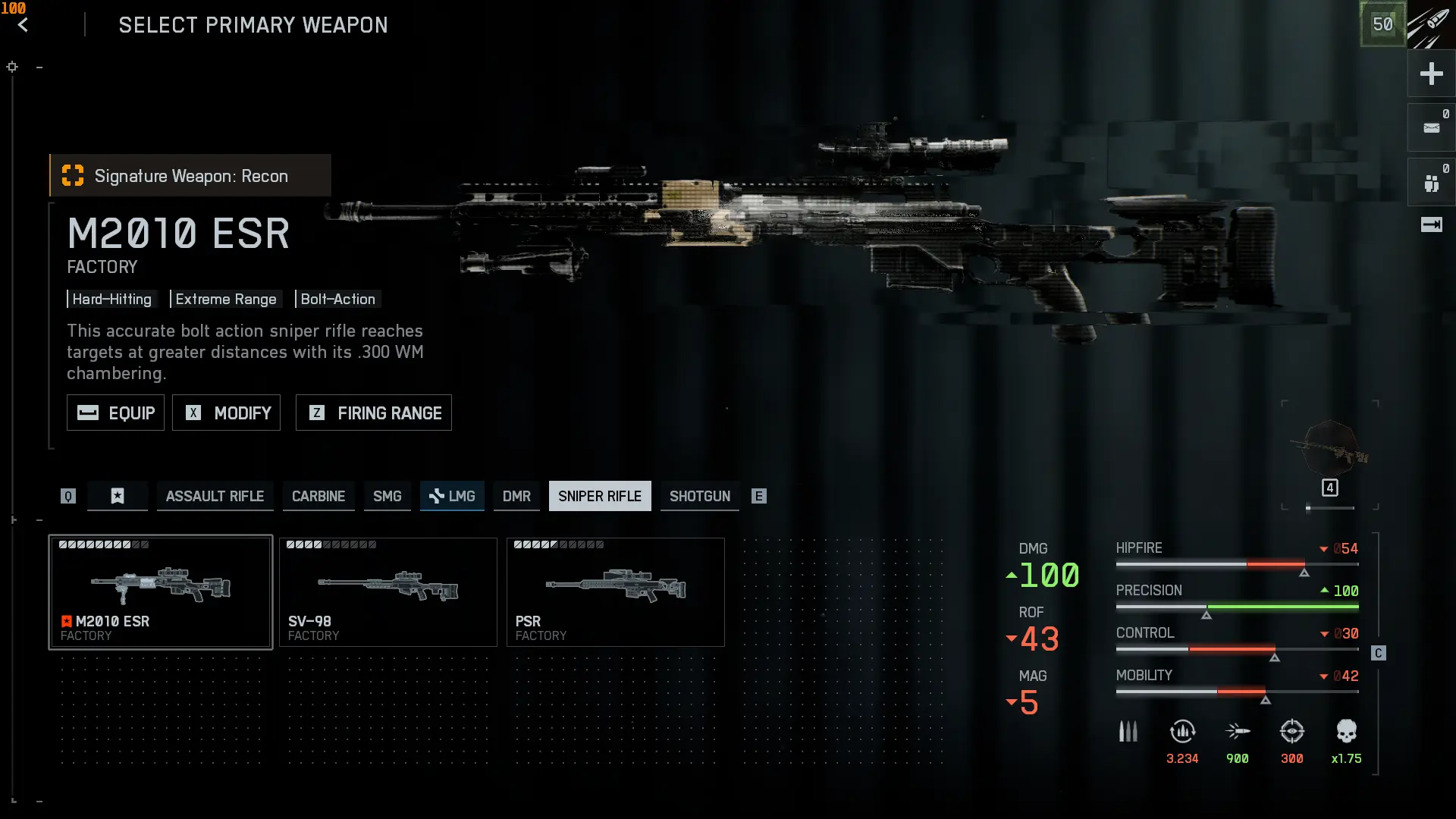Choose the Sniper Rifle tab
The image size is (1456, 819).
pos(600,496)
